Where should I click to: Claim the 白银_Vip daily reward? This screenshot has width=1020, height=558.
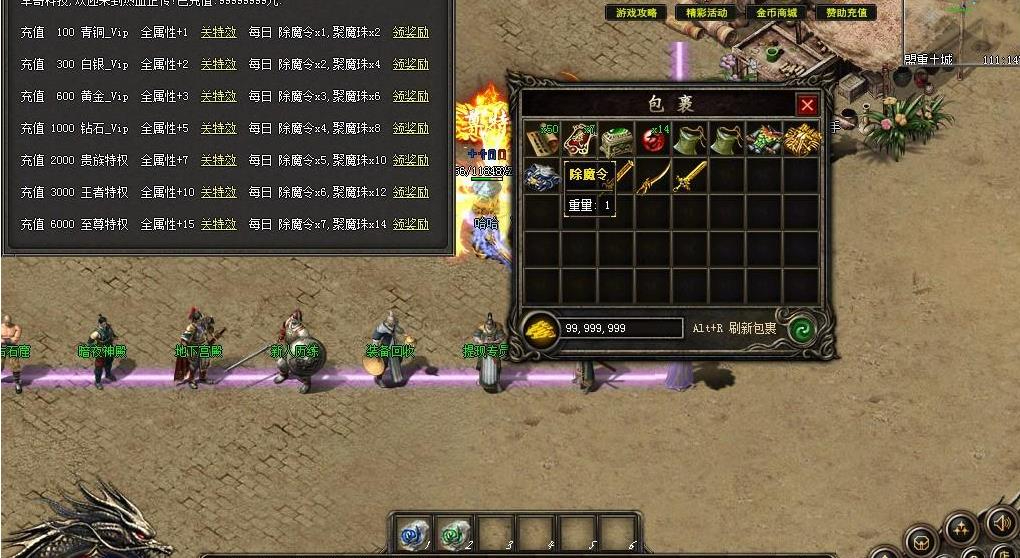pos(410,64)
